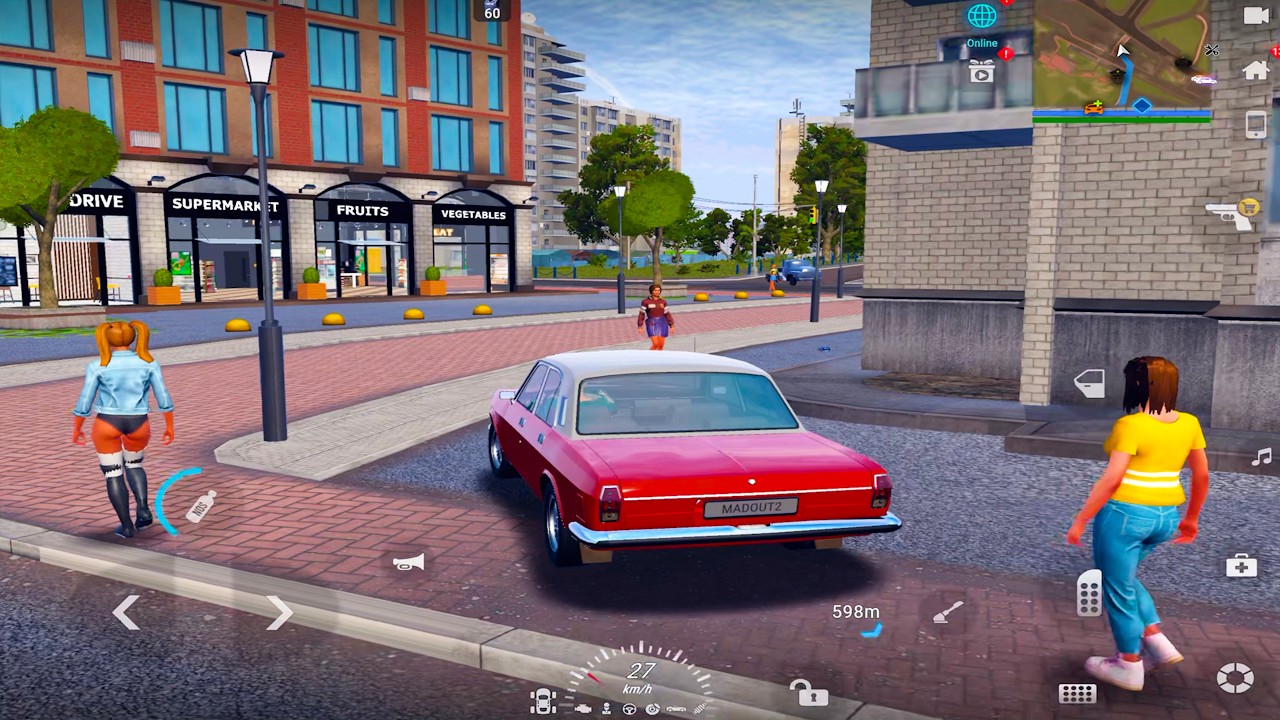Steer right with the right arrow
Image resolution: width=1280 pixels, height=720 pixels.
click(280, 612)
